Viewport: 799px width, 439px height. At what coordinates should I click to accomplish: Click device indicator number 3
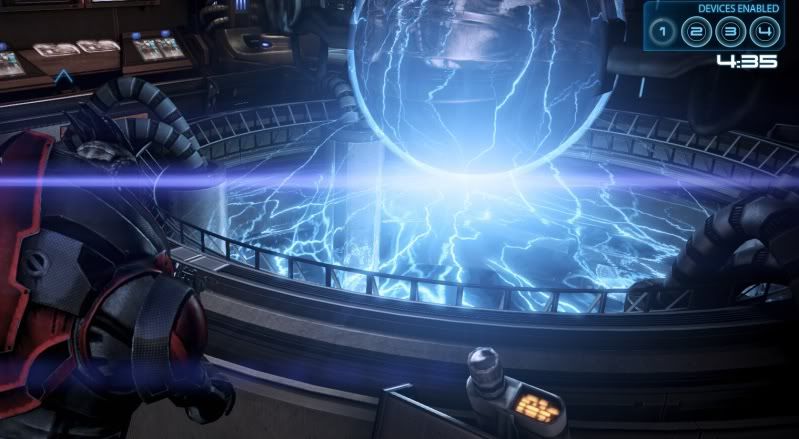(x=731, y=32)
